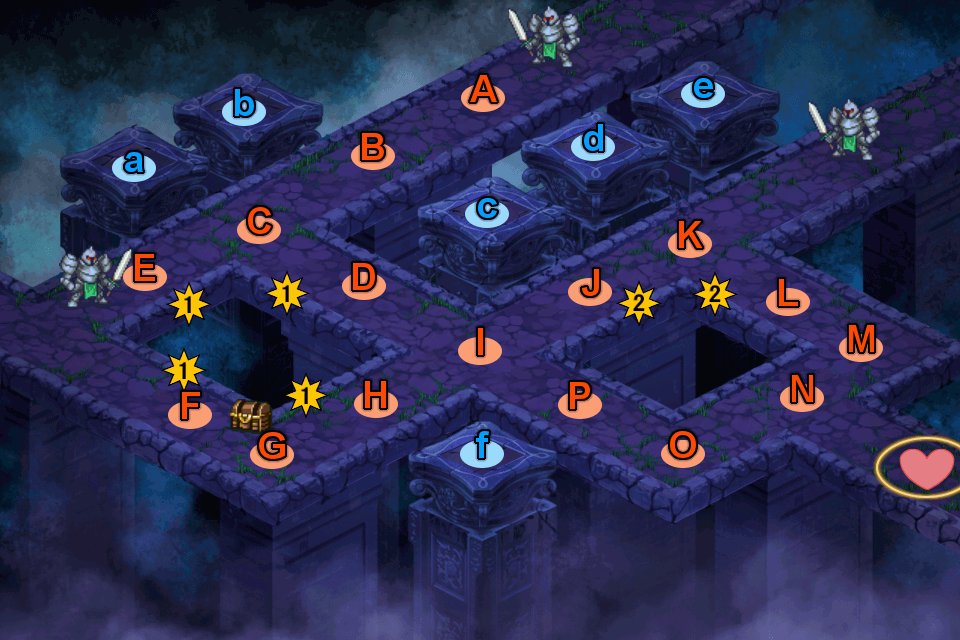960x640 pixels.
Task: Click the orange marker labeled O
Action: (683, 449)
